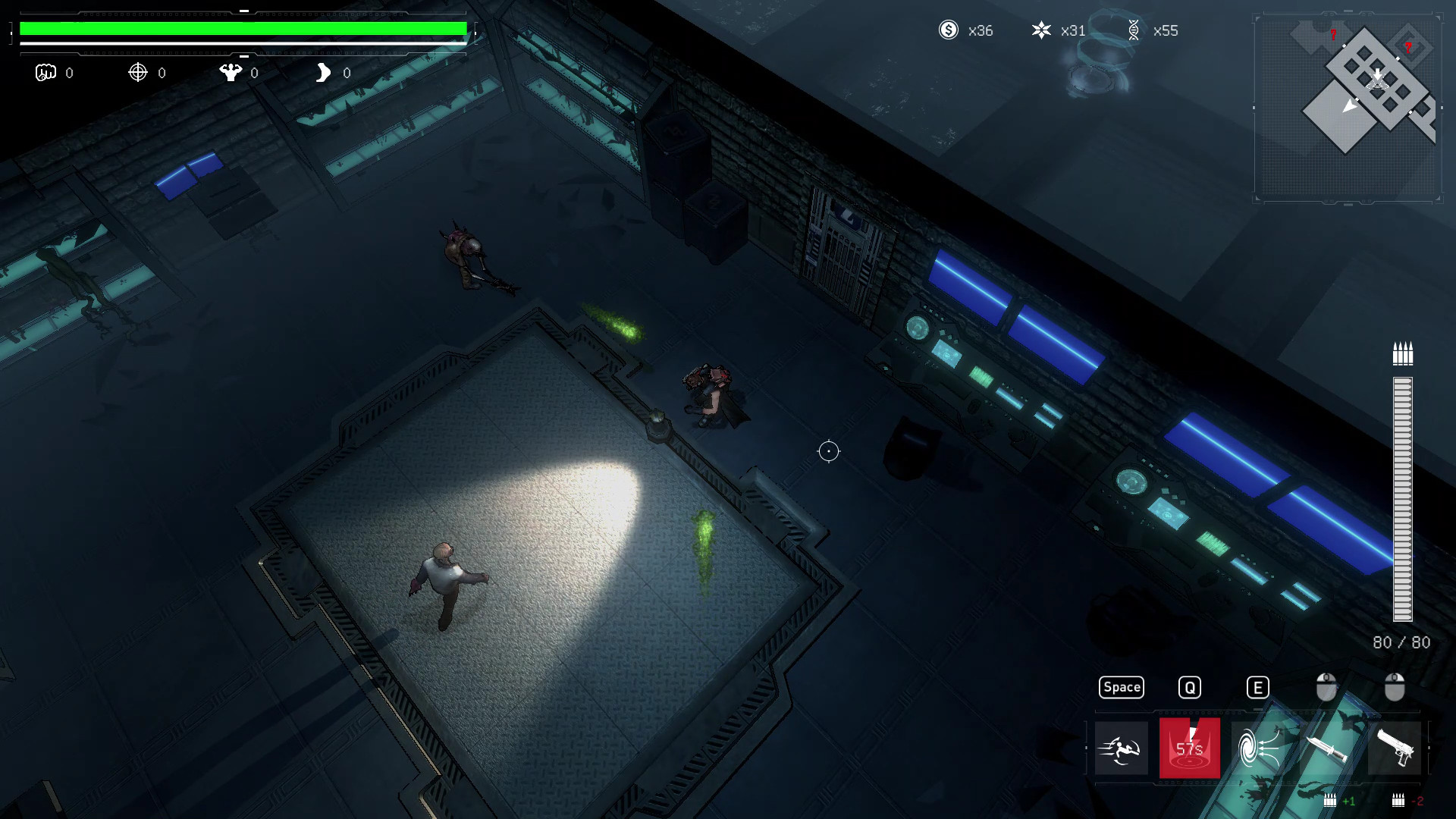Click the right mouse button binding icon
The height and width of the screenshot is (819, 1456).
[x=1394, y=686]
